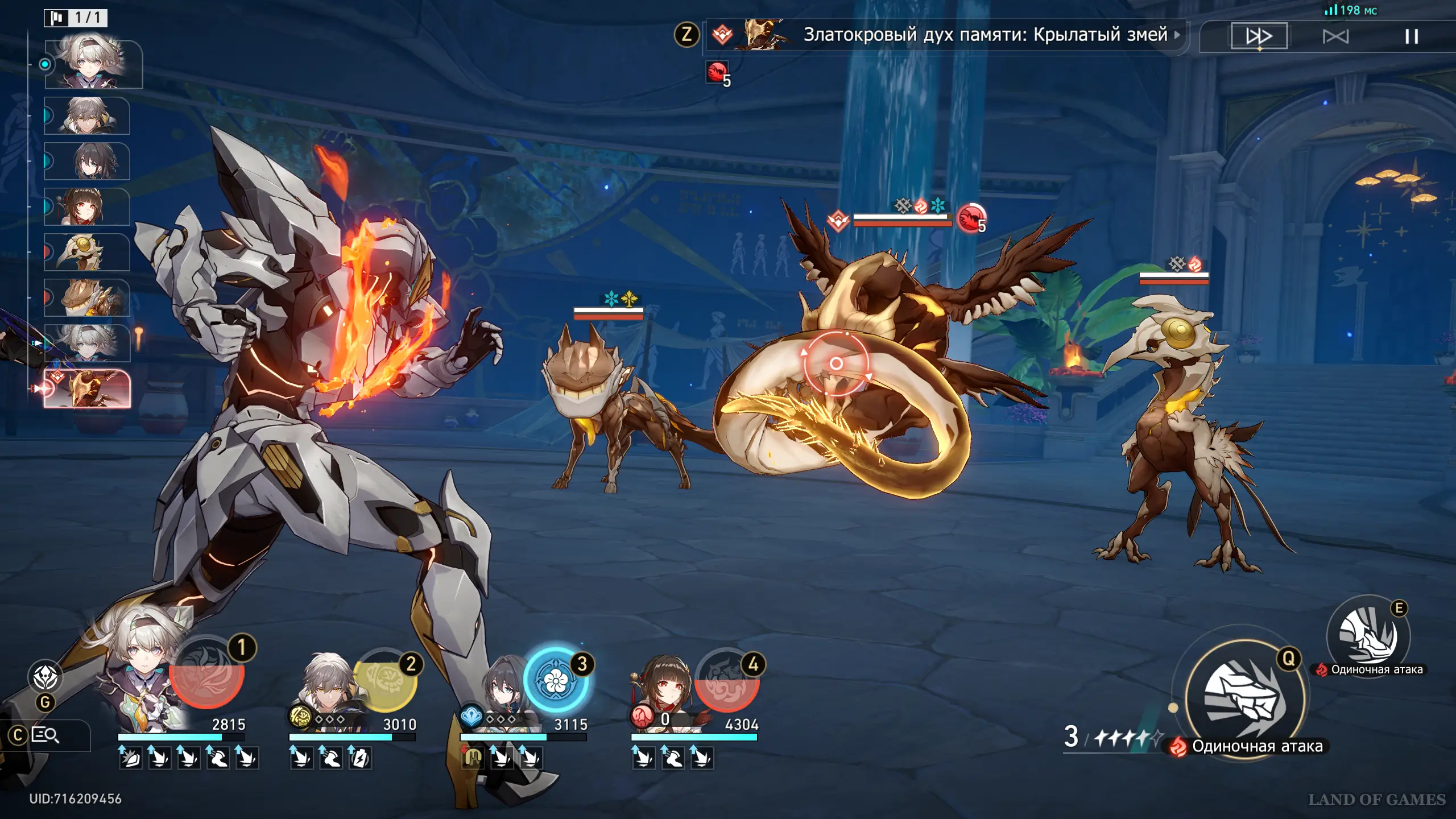Target the winged serpent with the red reticle
The height and width of the screenshot is (819, 1456).
tap(835, 363)
